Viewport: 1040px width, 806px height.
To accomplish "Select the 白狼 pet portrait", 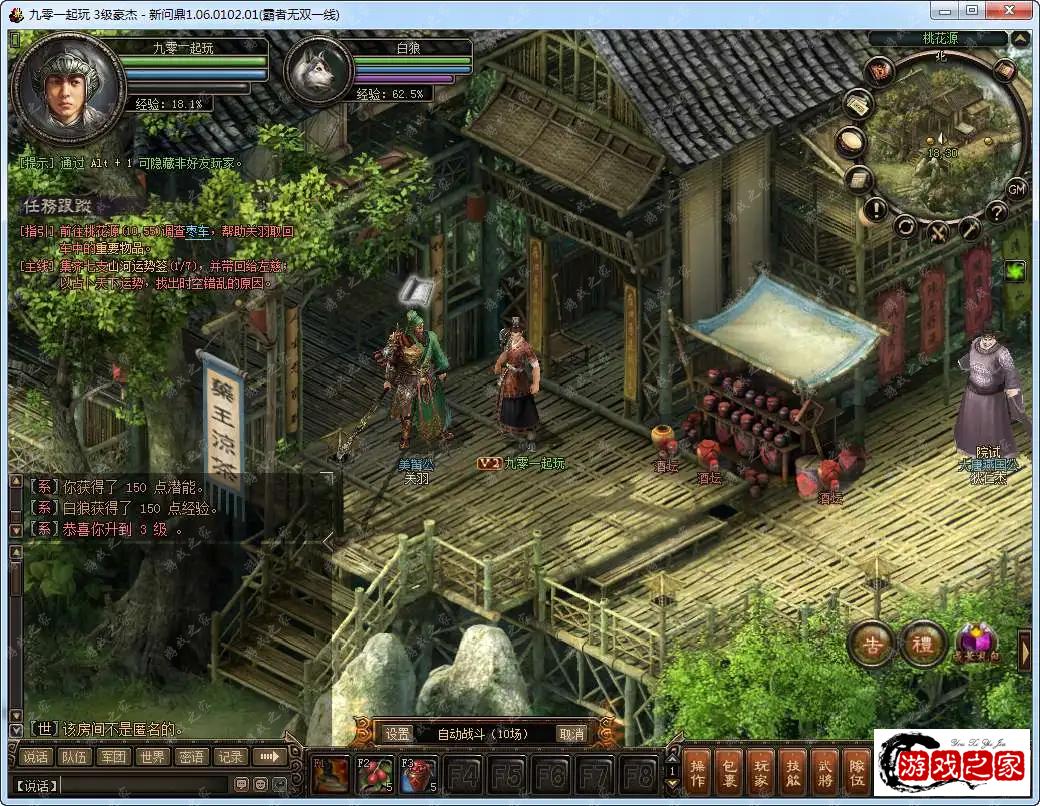I will pos(318,72).
